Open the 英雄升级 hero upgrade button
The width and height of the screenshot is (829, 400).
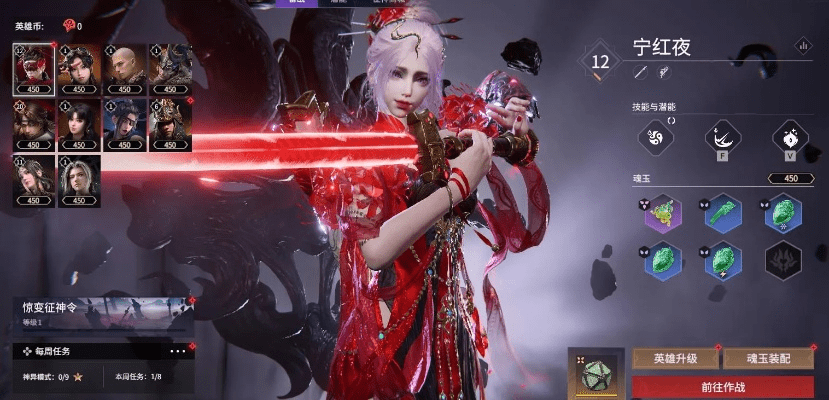click(675, 358)
